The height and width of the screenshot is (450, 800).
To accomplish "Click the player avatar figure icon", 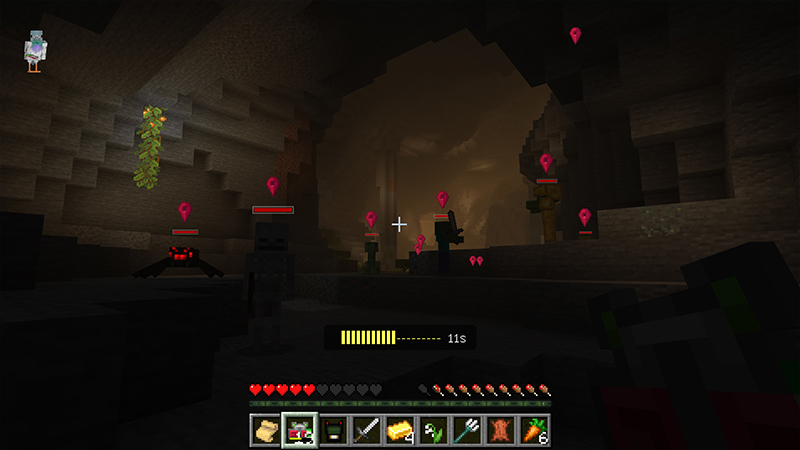I will tap(36, 51).
